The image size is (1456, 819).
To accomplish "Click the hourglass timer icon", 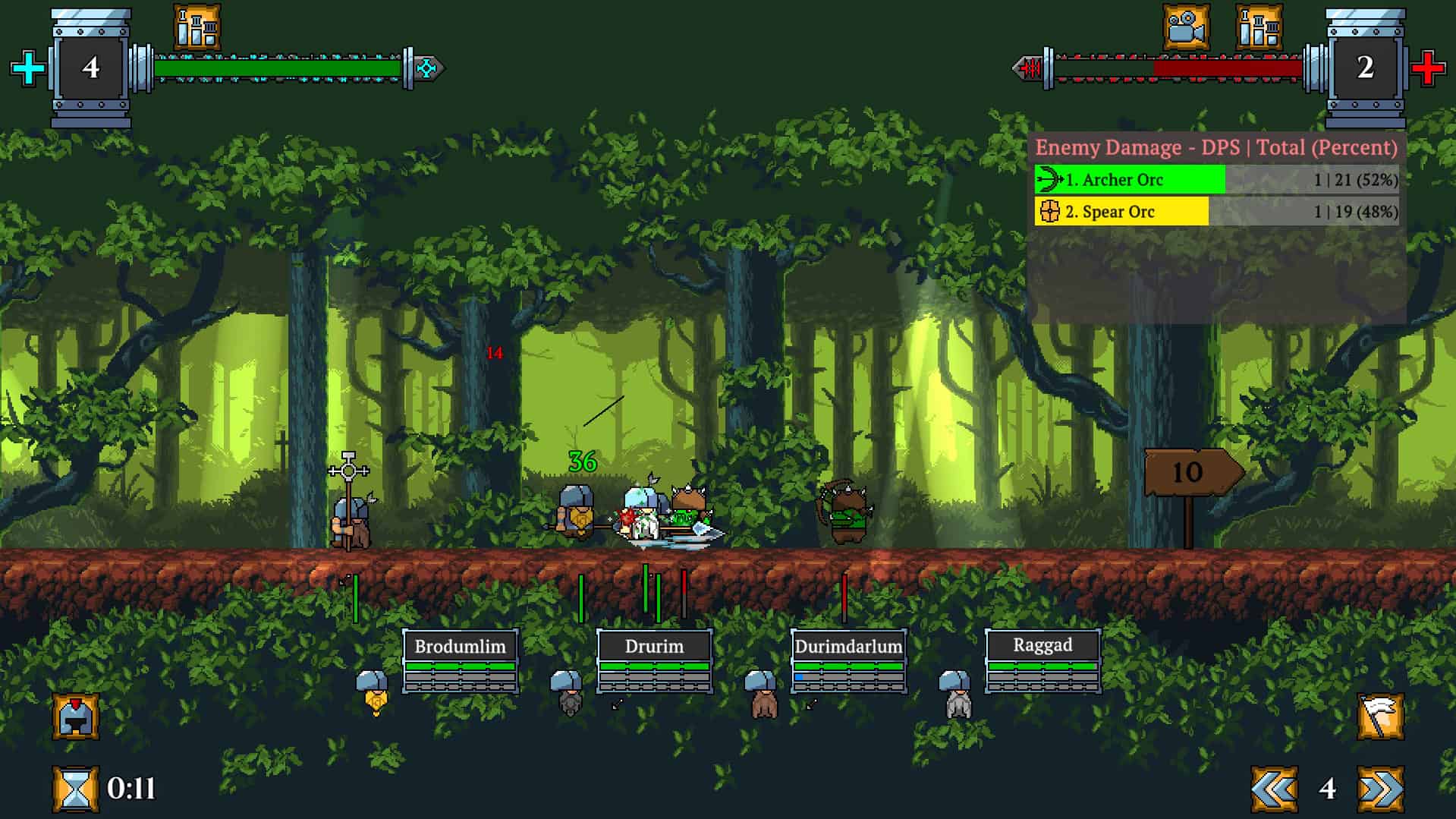I will pyautogui.click(x=75, y=789).
